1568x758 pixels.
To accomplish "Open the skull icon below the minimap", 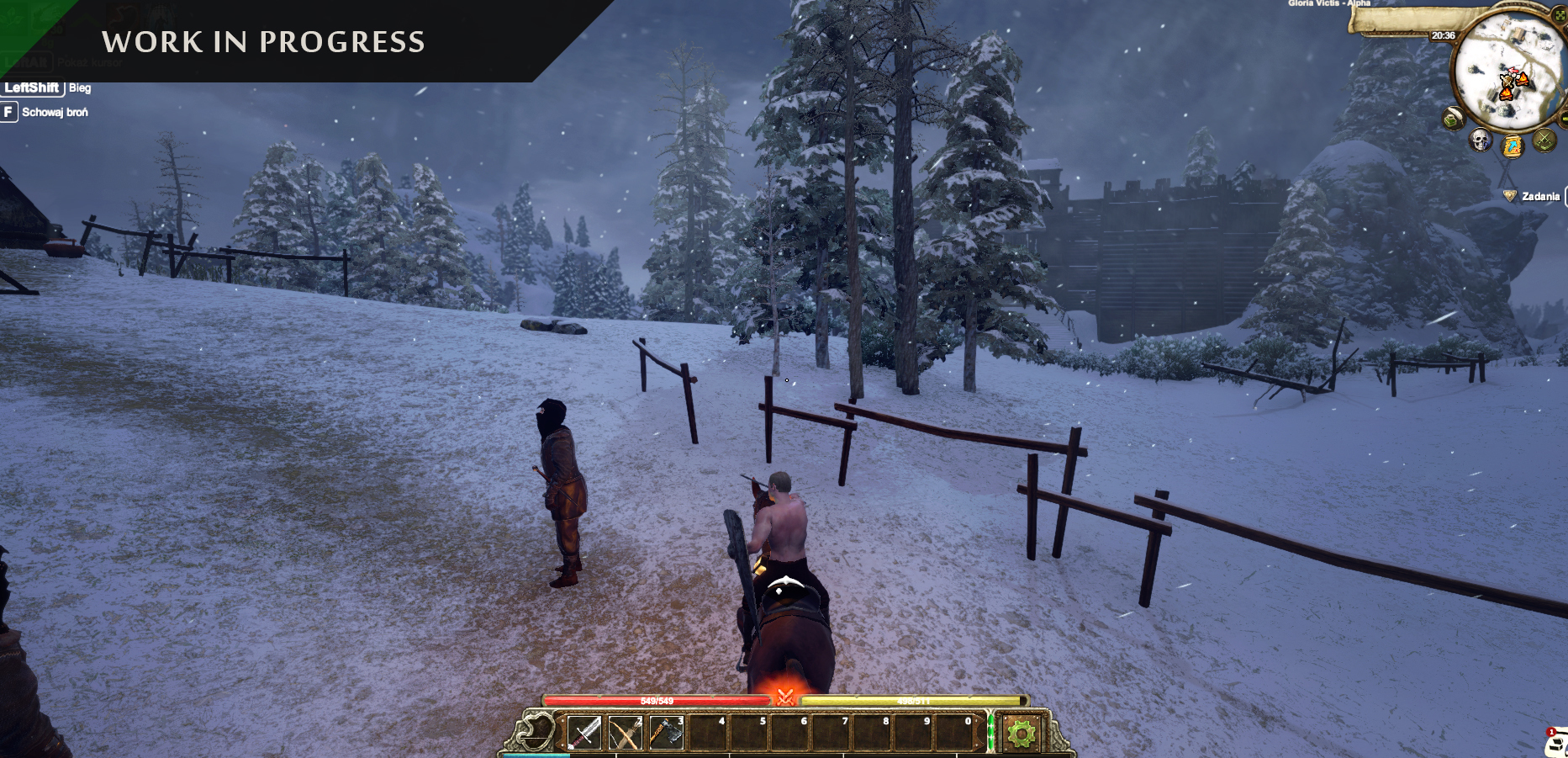I will coord(1480,140).
